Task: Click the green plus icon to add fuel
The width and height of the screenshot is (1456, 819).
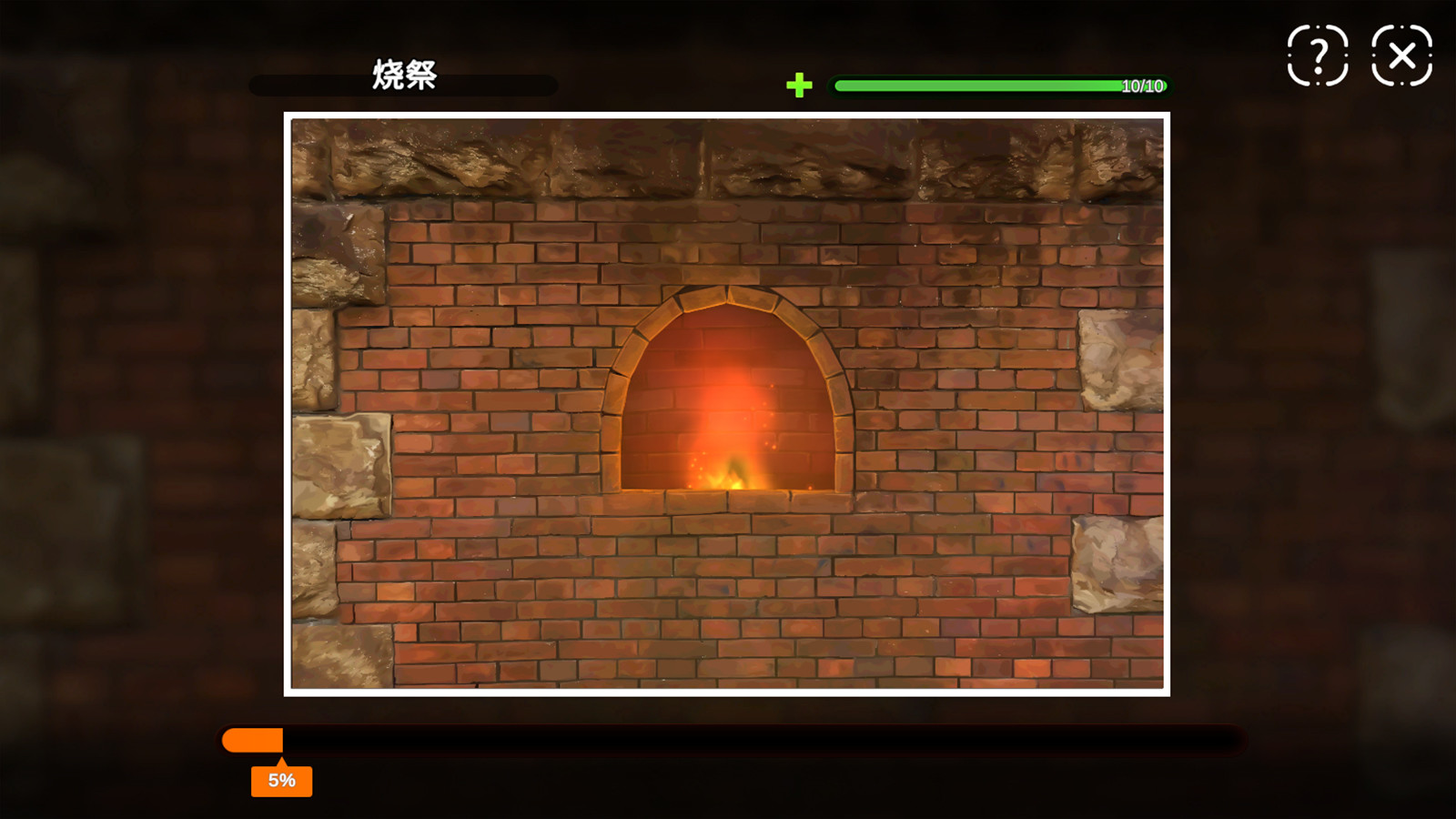Action: pos(801,86)
